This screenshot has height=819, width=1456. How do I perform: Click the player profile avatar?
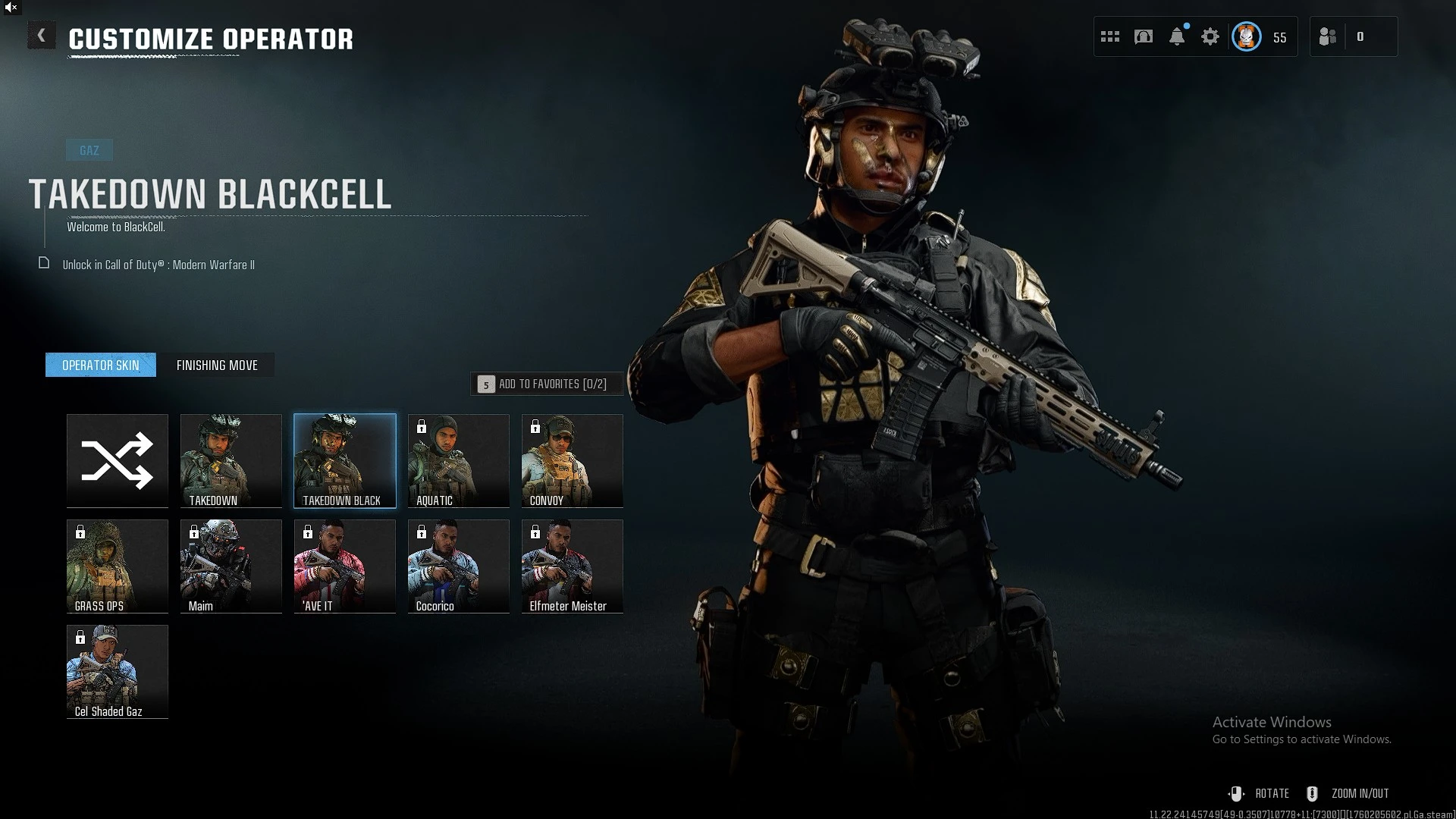point(1247,36)
